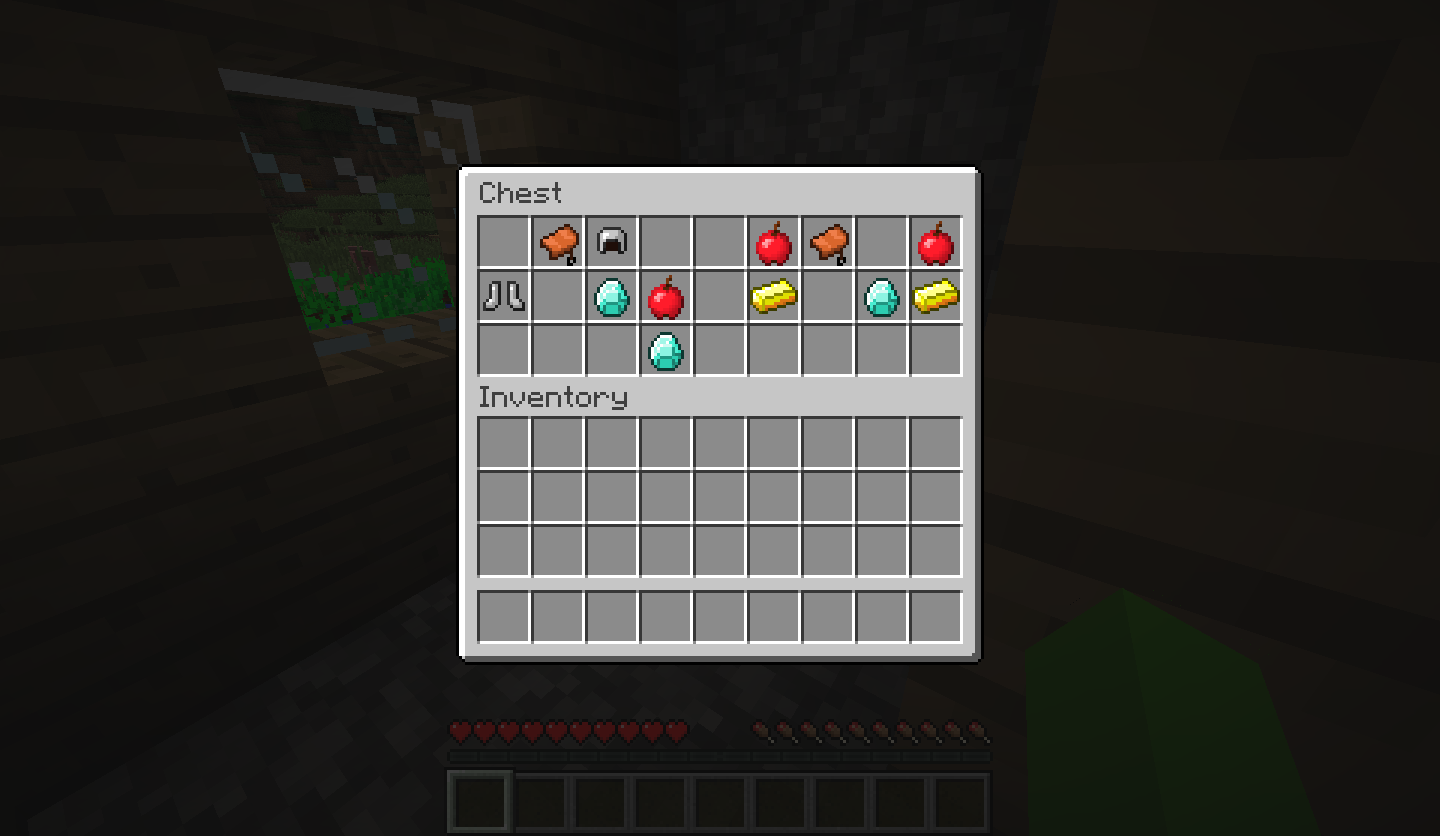Image resolution: width=1440 pixels, height=836 pixels.
Task: Pick up the diamond between the gold ingots
Action: [882, 295]
